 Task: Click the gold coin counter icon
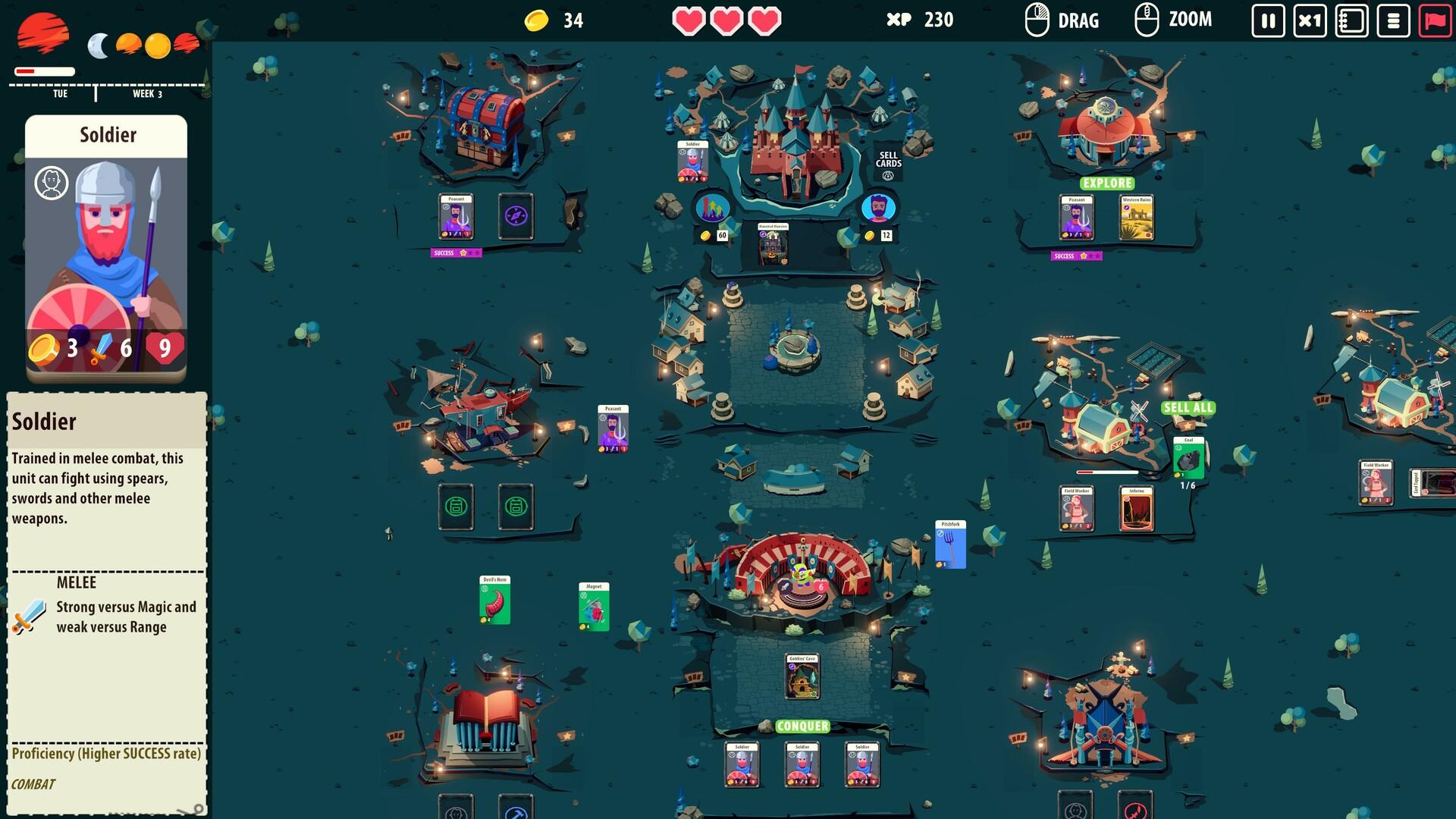tap(537, 20)
